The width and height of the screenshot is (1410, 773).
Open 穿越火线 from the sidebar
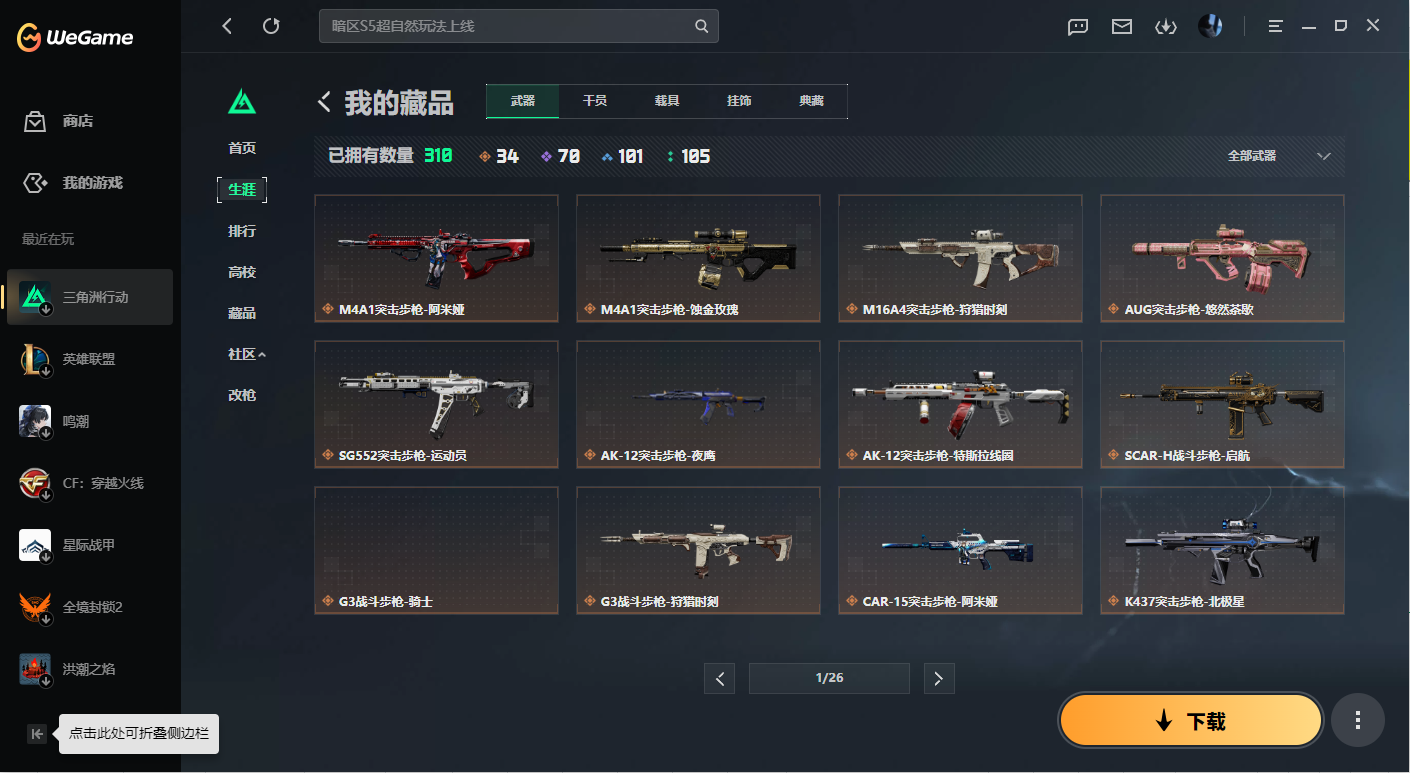(x=89, y=482)
